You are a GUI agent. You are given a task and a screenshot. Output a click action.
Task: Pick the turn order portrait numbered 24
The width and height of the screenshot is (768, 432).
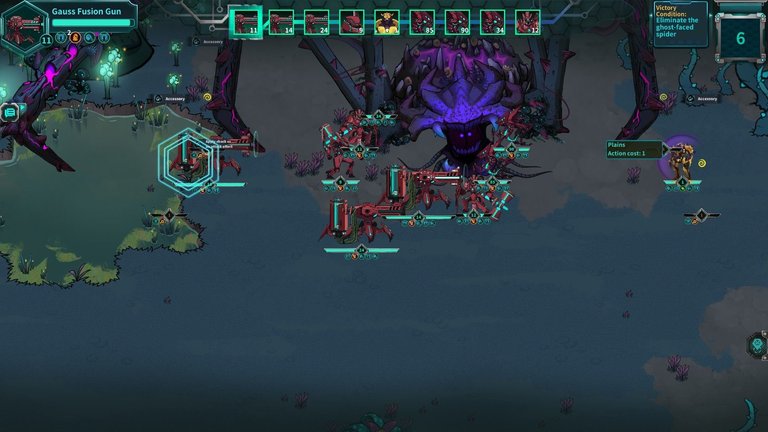(316, 21)
